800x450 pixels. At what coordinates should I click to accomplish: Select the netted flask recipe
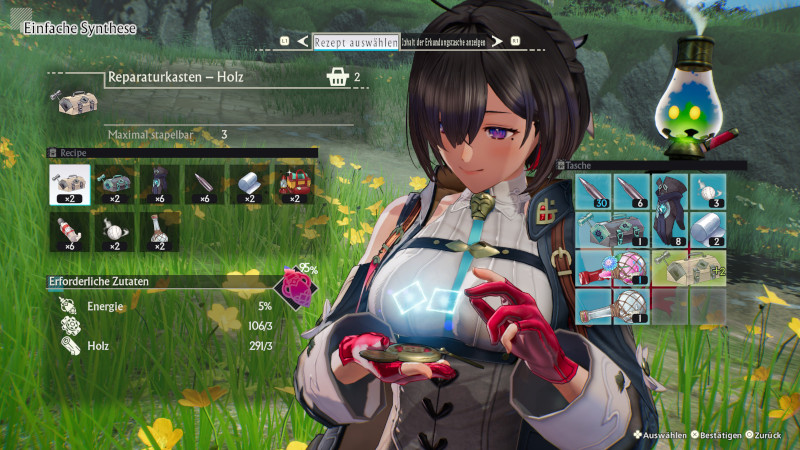[x=158, y=231]
